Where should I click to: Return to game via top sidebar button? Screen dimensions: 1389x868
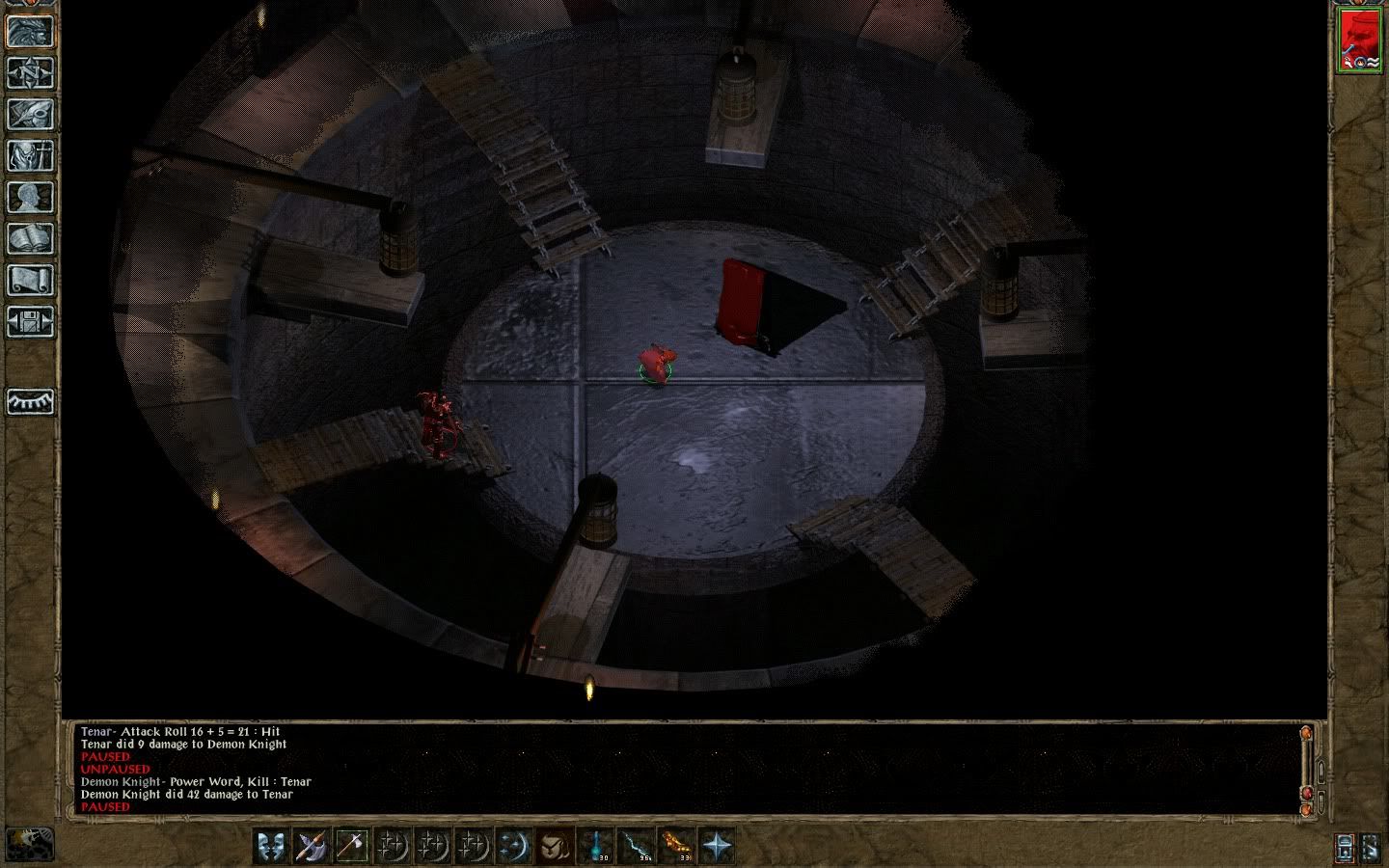coord(31,31)
